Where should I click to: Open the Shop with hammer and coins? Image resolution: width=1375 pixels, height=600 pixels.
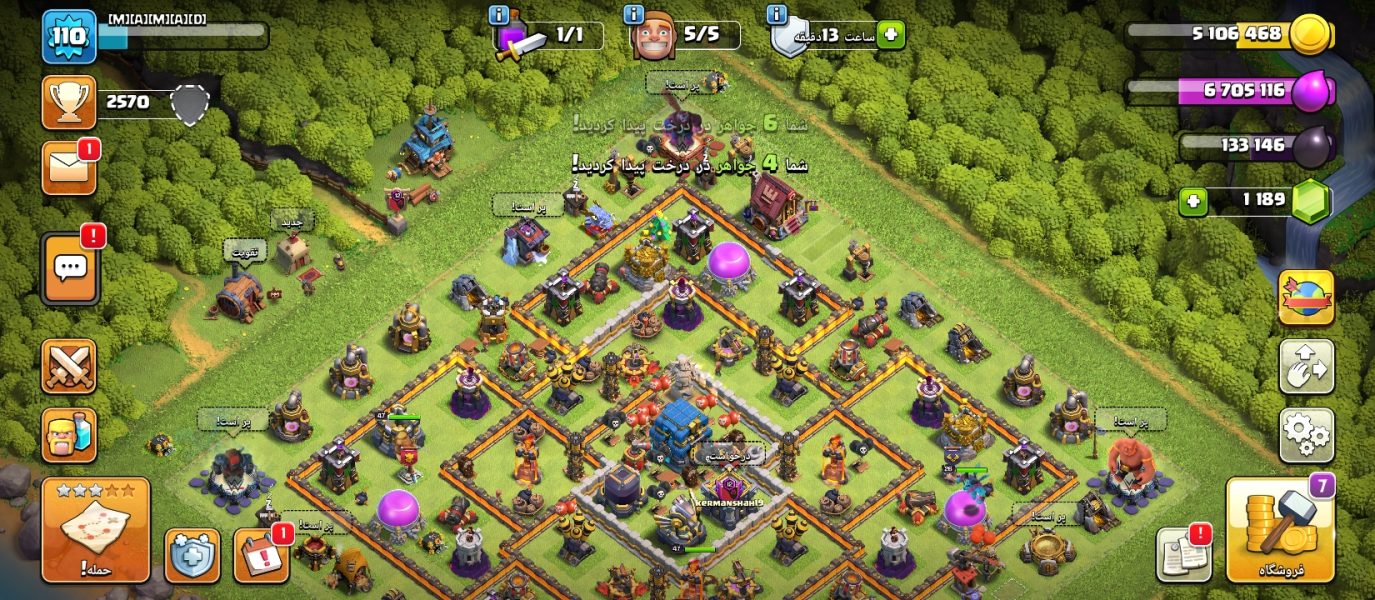coord(1280,530)
